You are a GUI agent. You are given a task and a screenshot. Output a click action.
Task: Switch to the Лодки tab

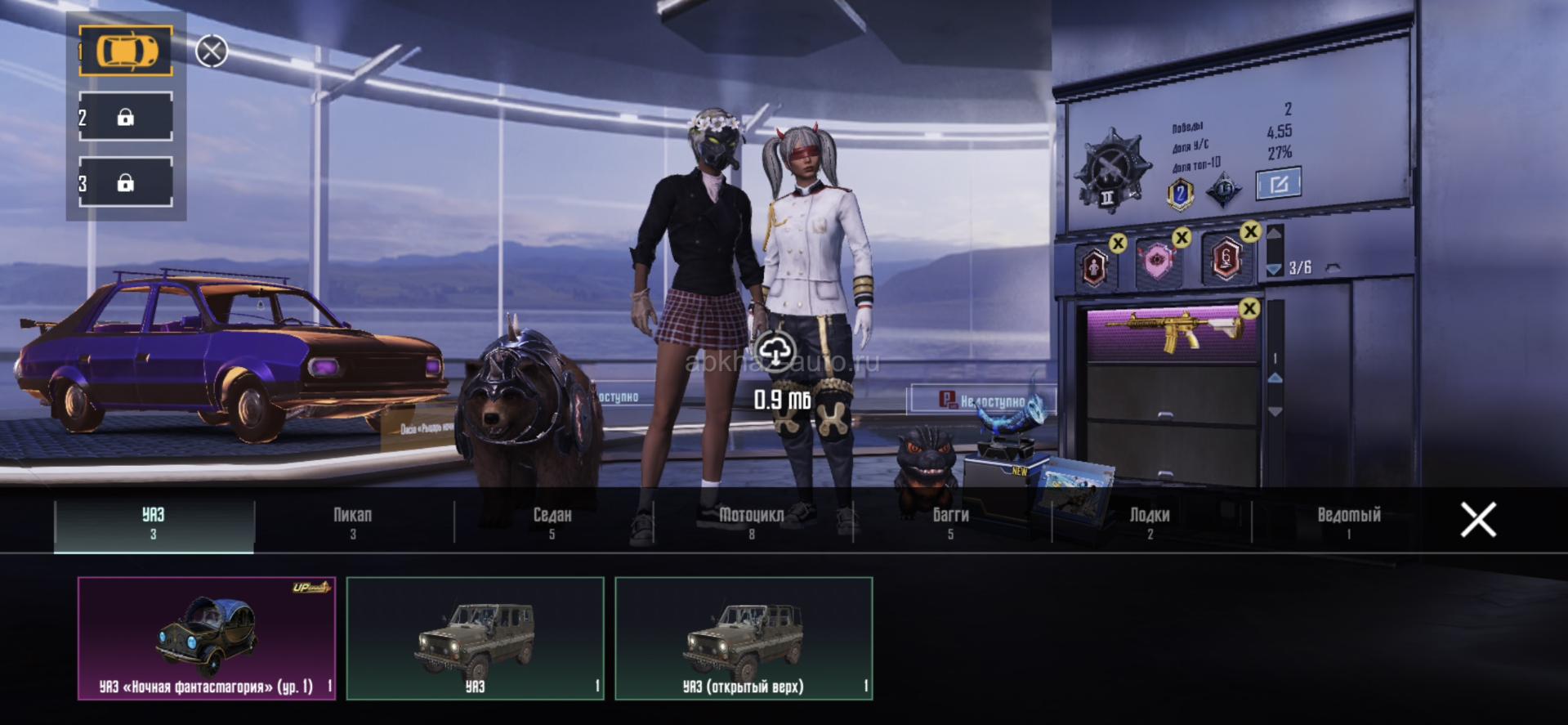pos(1150,522)
